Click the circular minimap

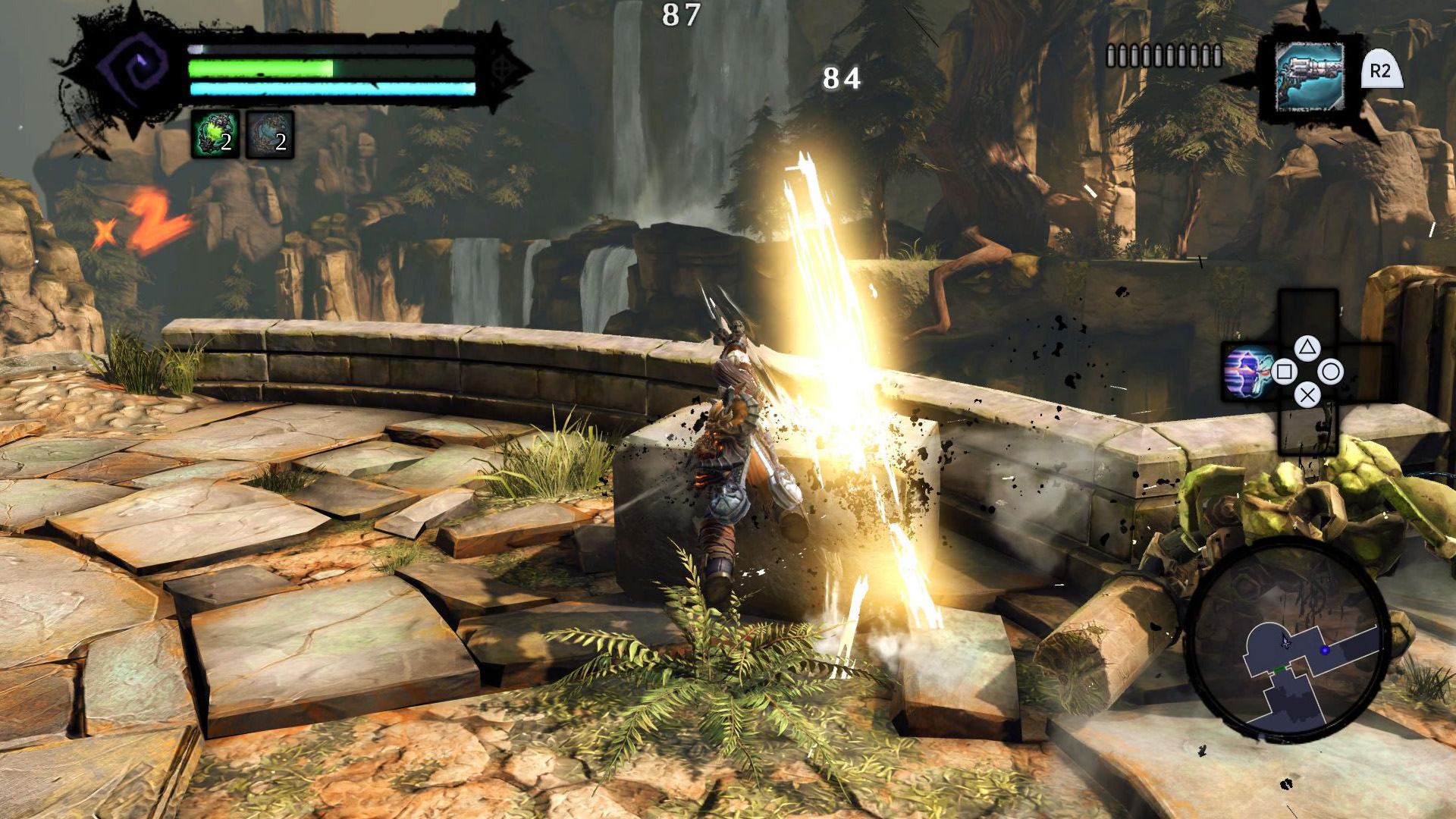click(1287, 642)
